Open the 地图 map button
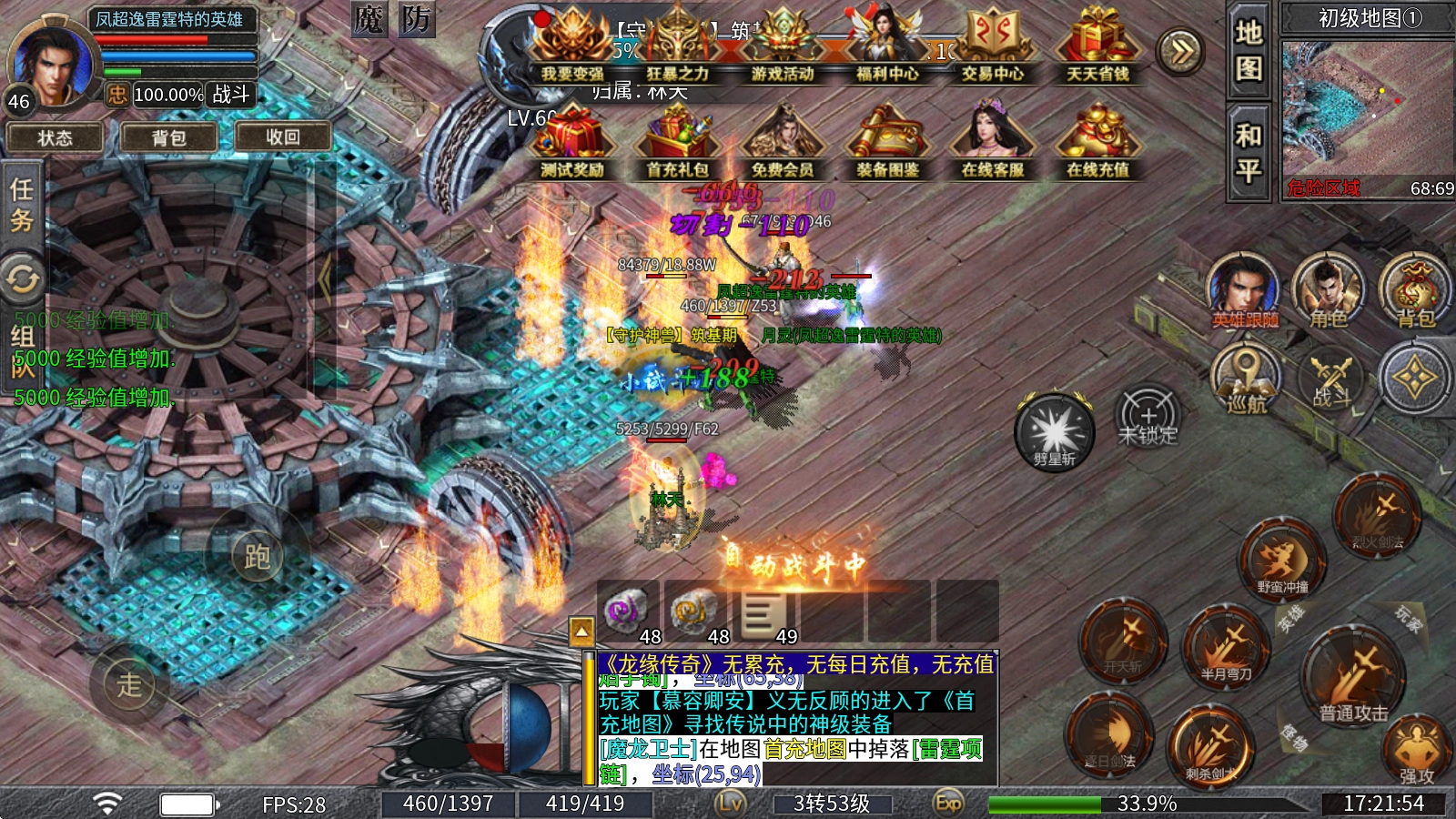The width and height of the screenshot is (1456, 819). [1248, 50]
